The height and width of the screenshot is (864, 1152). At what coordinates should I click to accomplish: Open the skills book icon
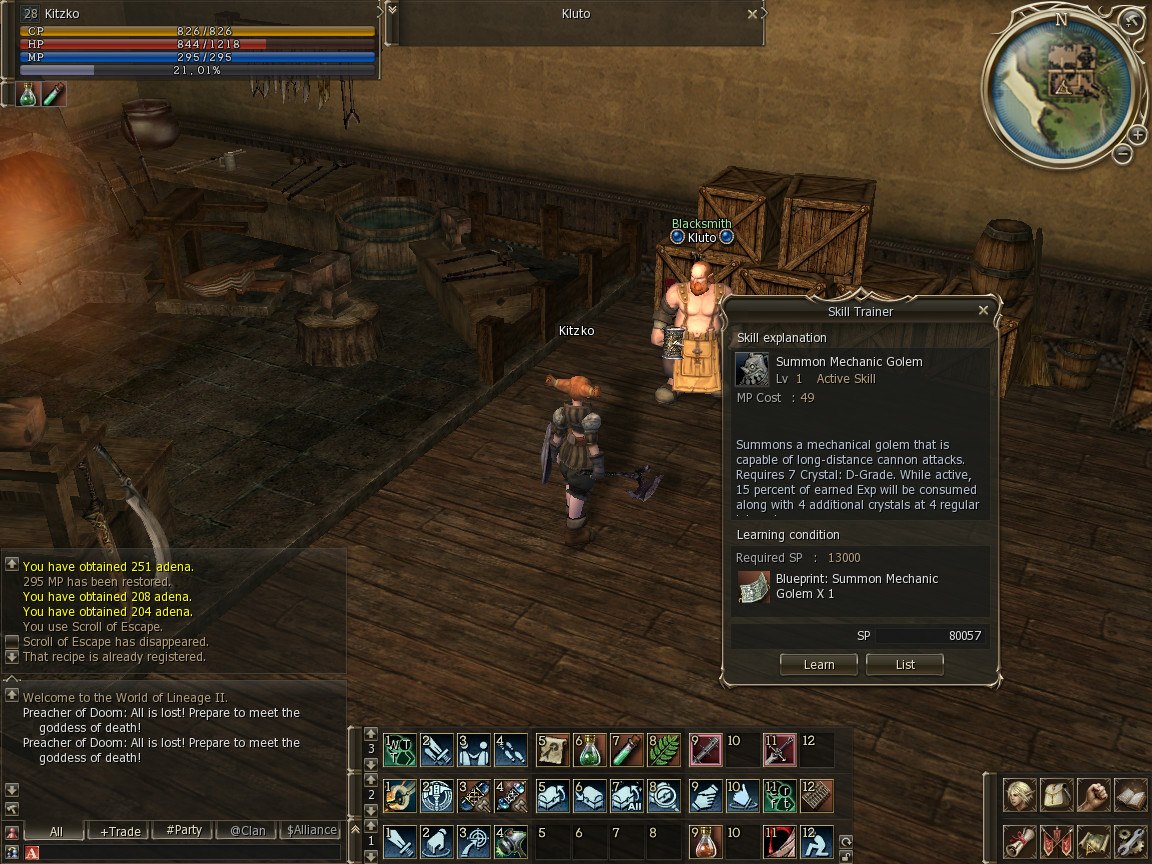pos(1130,795)
